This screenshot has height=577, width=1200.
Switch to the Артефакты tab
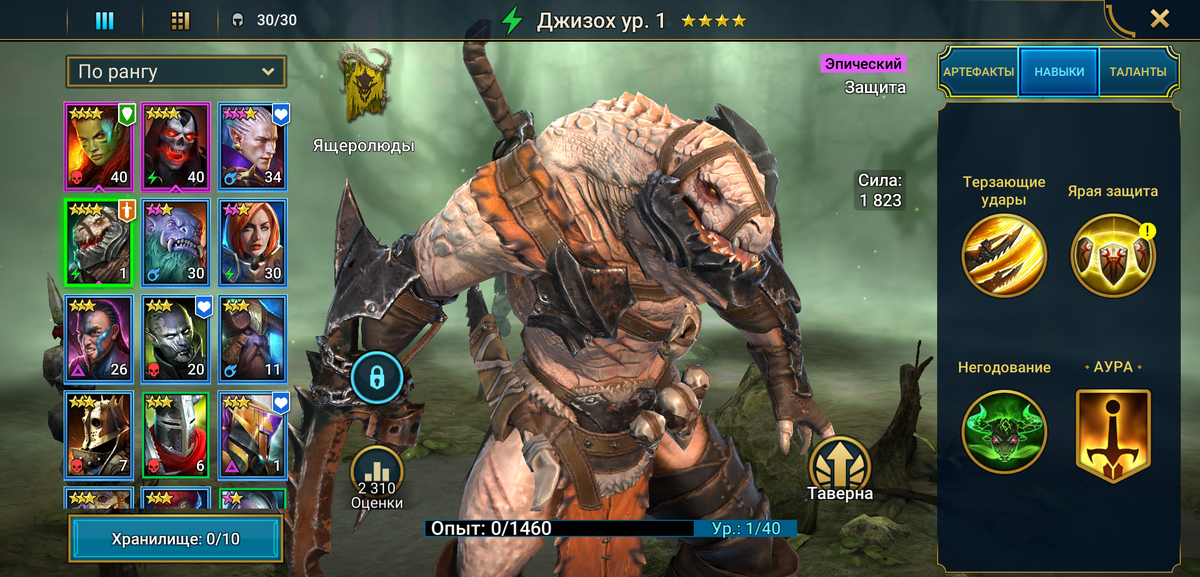click(x=978, y=72)
